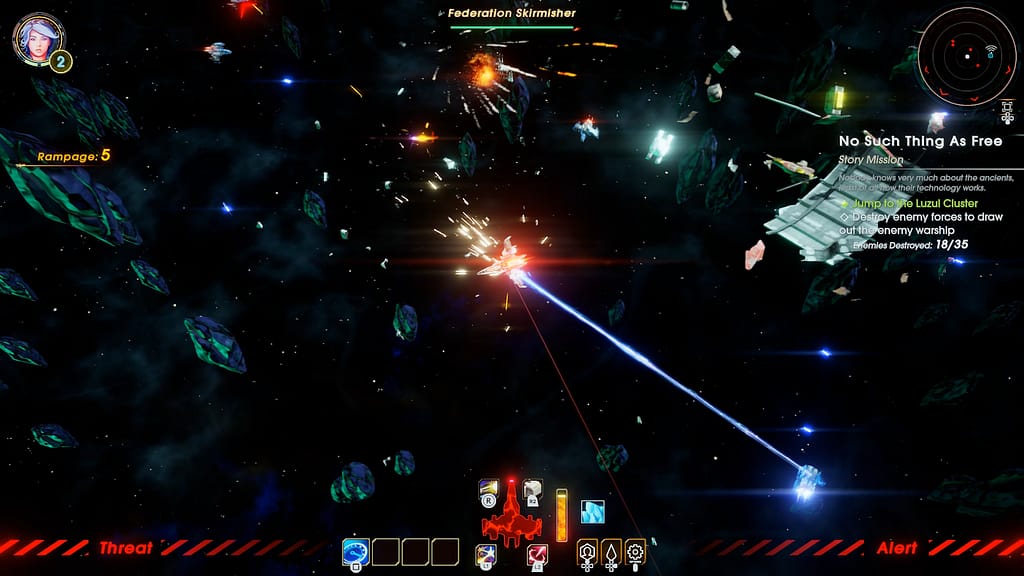Click the scan icon below the radar
Screen dimensions: 1024x576
[1008, 113]
